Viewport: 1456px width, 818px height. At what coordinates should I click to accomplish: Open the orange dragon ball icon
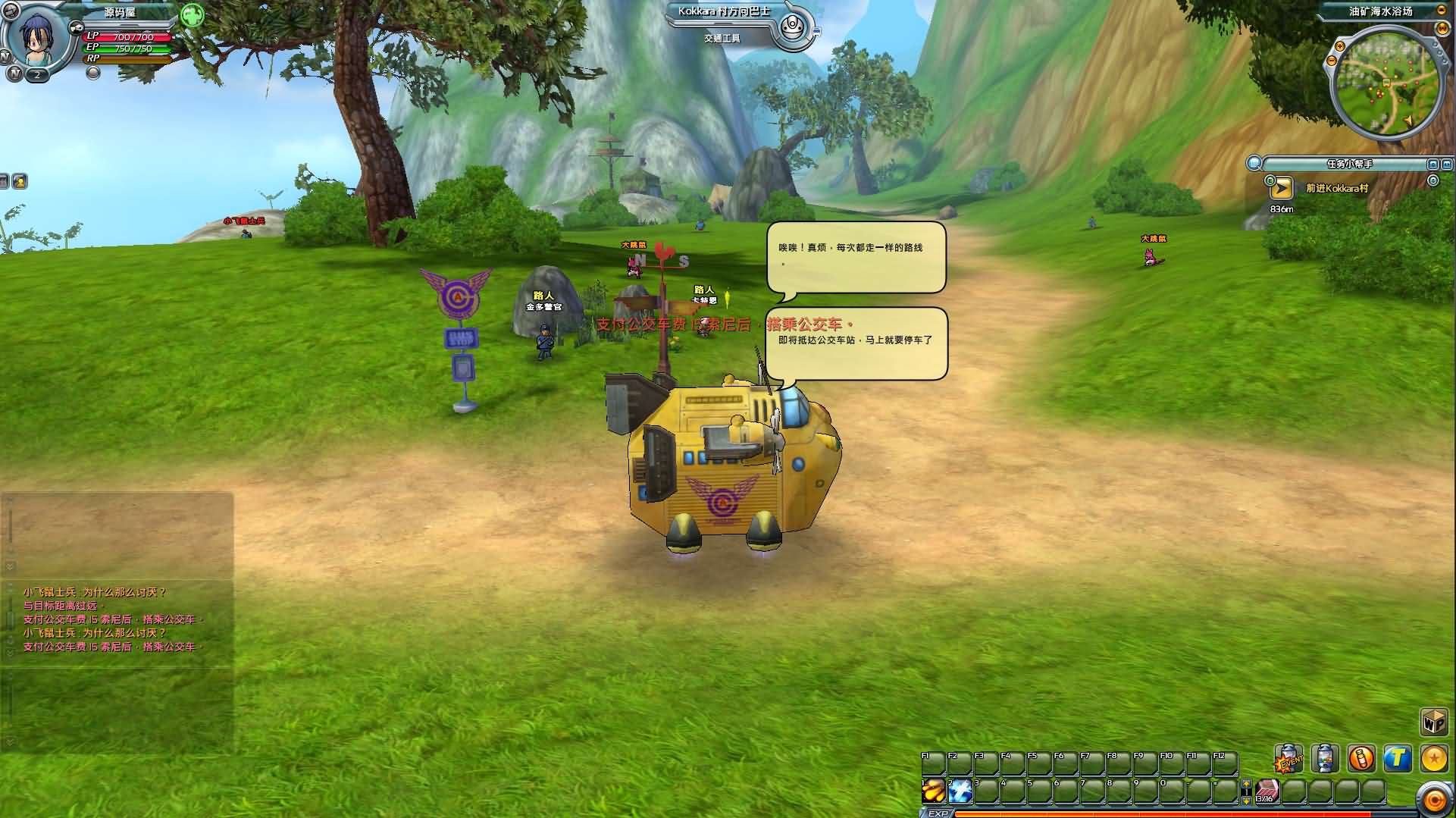coord(1434,758)
